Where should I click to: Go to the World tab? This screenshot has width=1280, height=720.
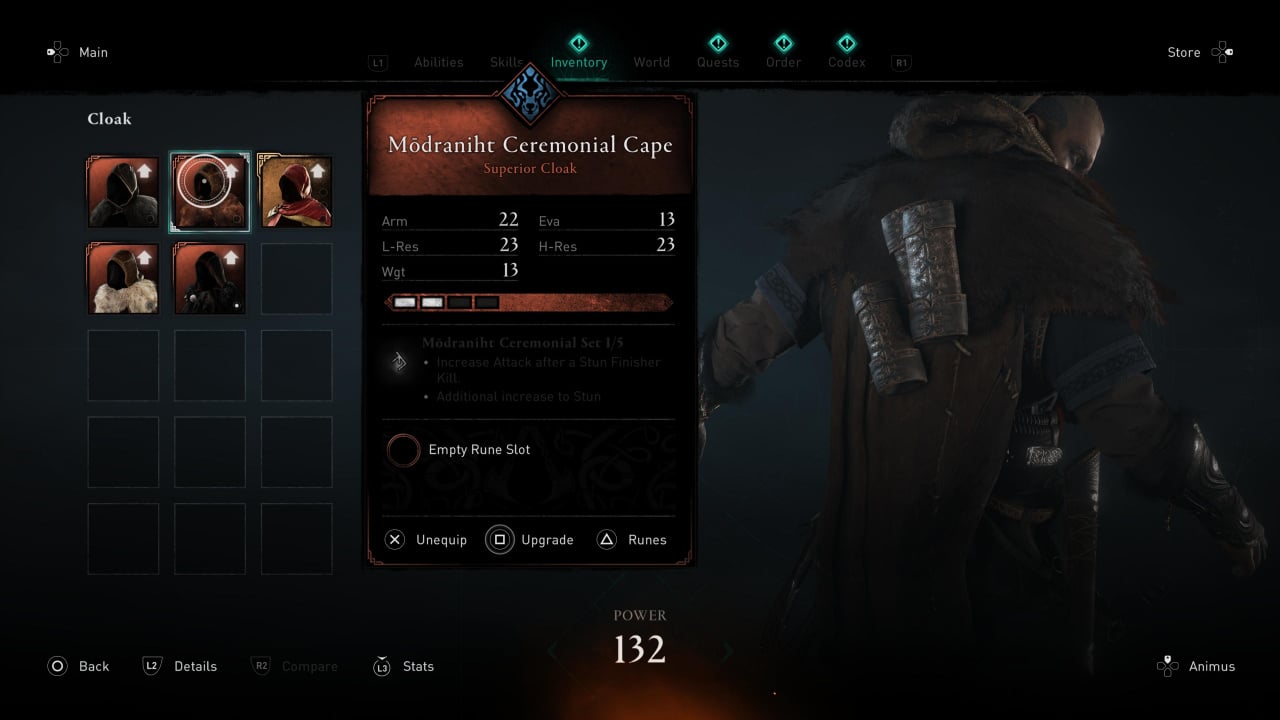[x=651, y=62]
